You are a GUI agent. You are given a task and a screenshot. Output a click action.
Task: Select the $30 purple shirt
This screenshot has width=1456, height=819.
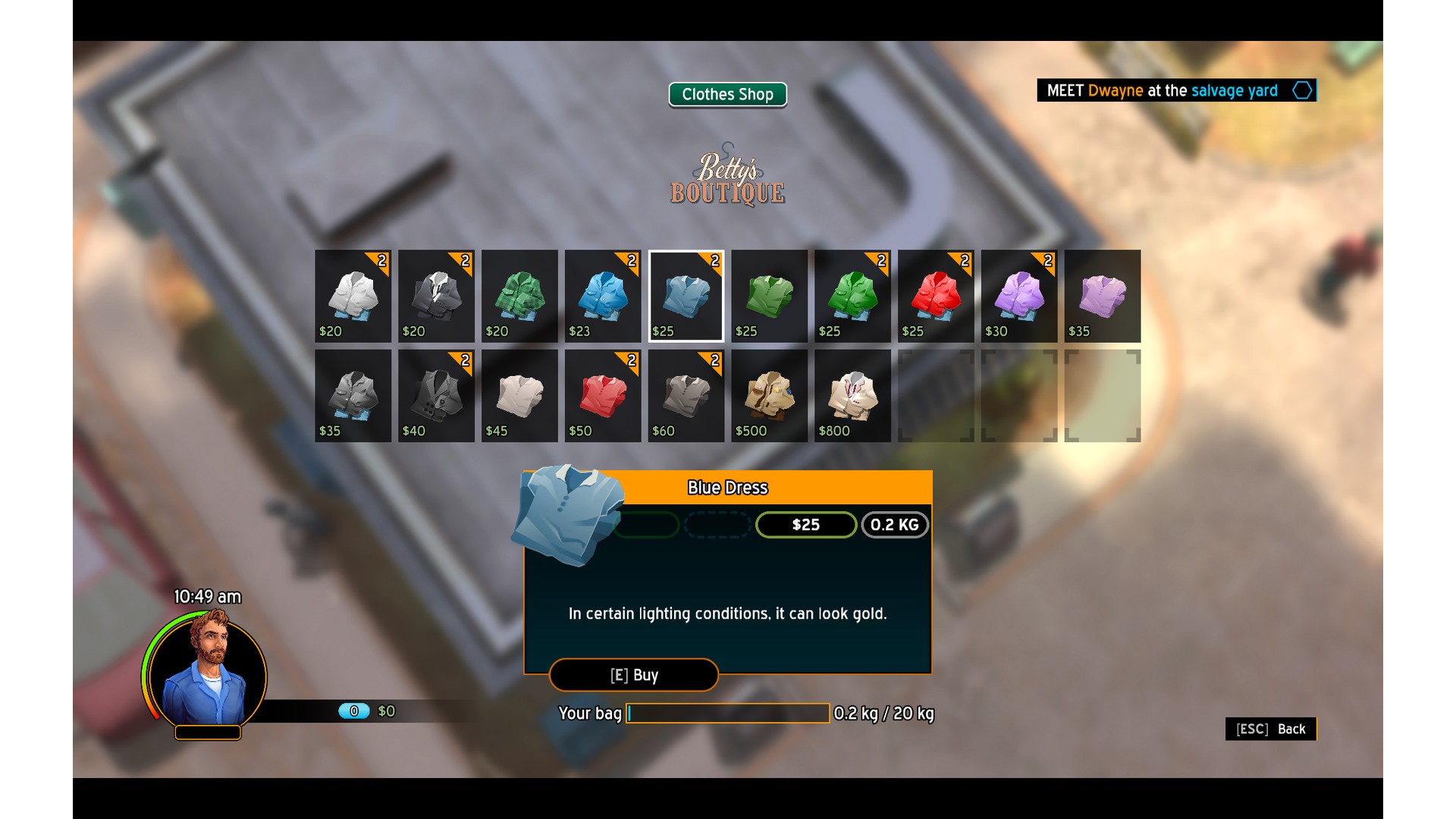[1019, 296]
